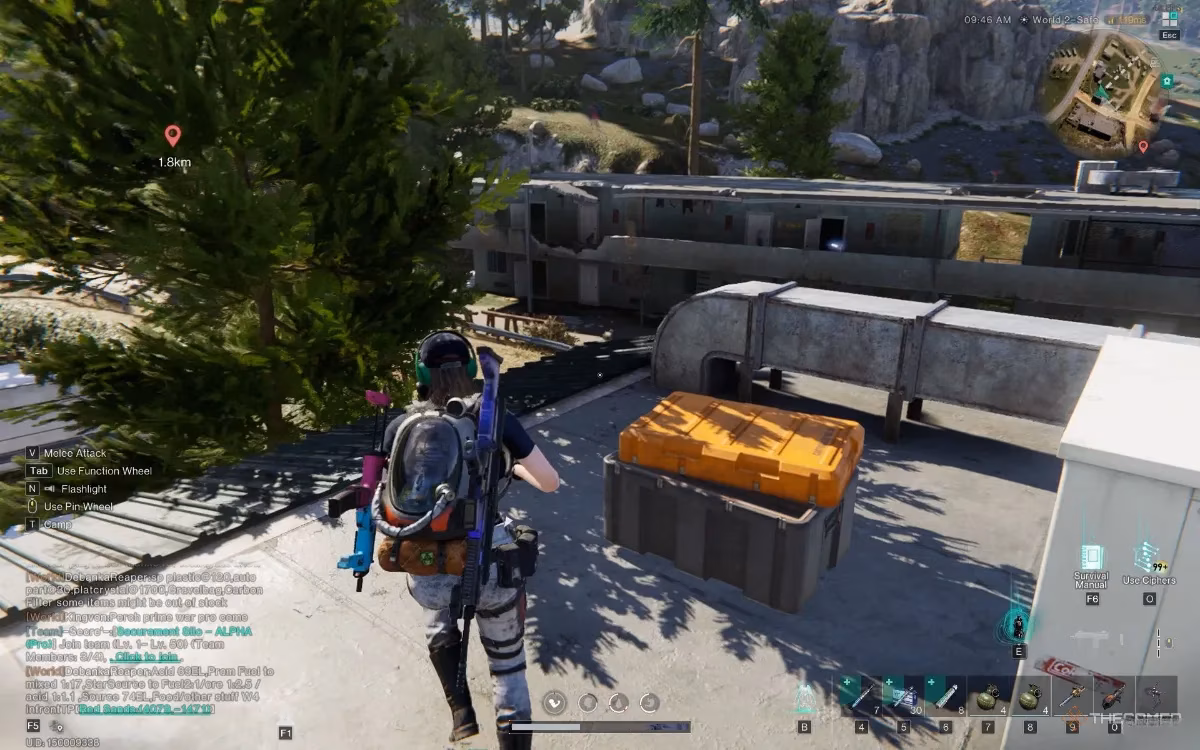The width and height of the screenshot is (1200, 750).
Task: Open the chat settings gear icon
Action: point(58,726)
